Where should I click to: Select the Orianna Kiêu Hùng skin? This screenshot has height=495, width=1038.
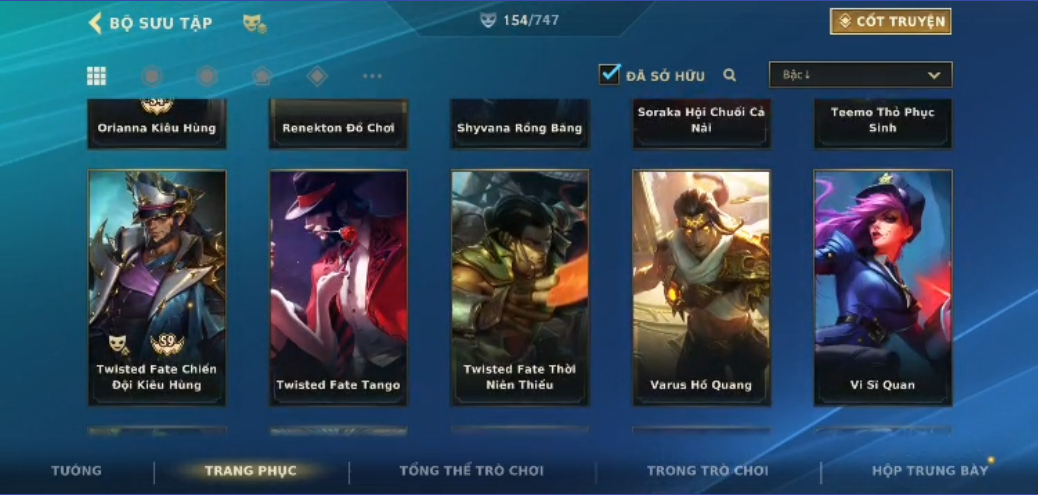pos(157,124)
